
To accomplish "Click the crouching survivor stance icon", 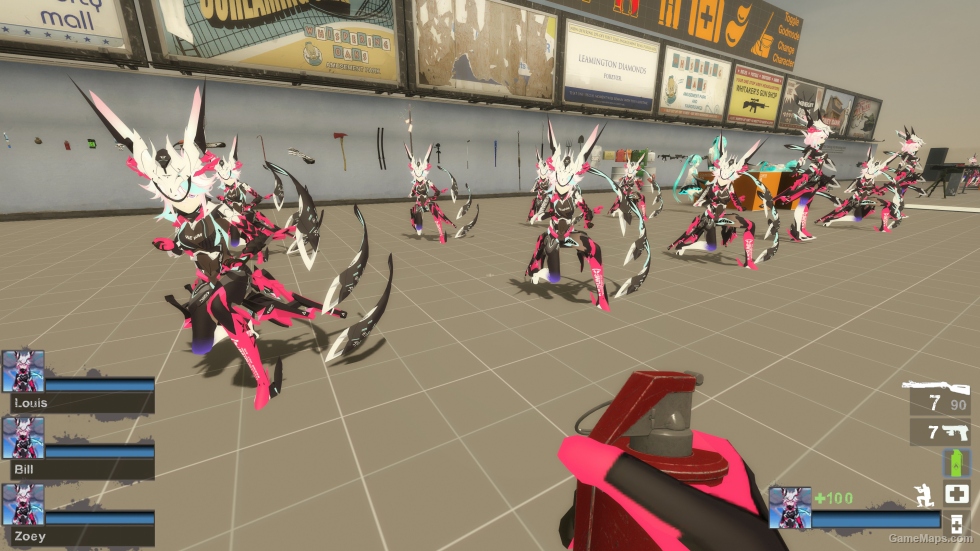I will pyautogui.click(x=924, y=494).
